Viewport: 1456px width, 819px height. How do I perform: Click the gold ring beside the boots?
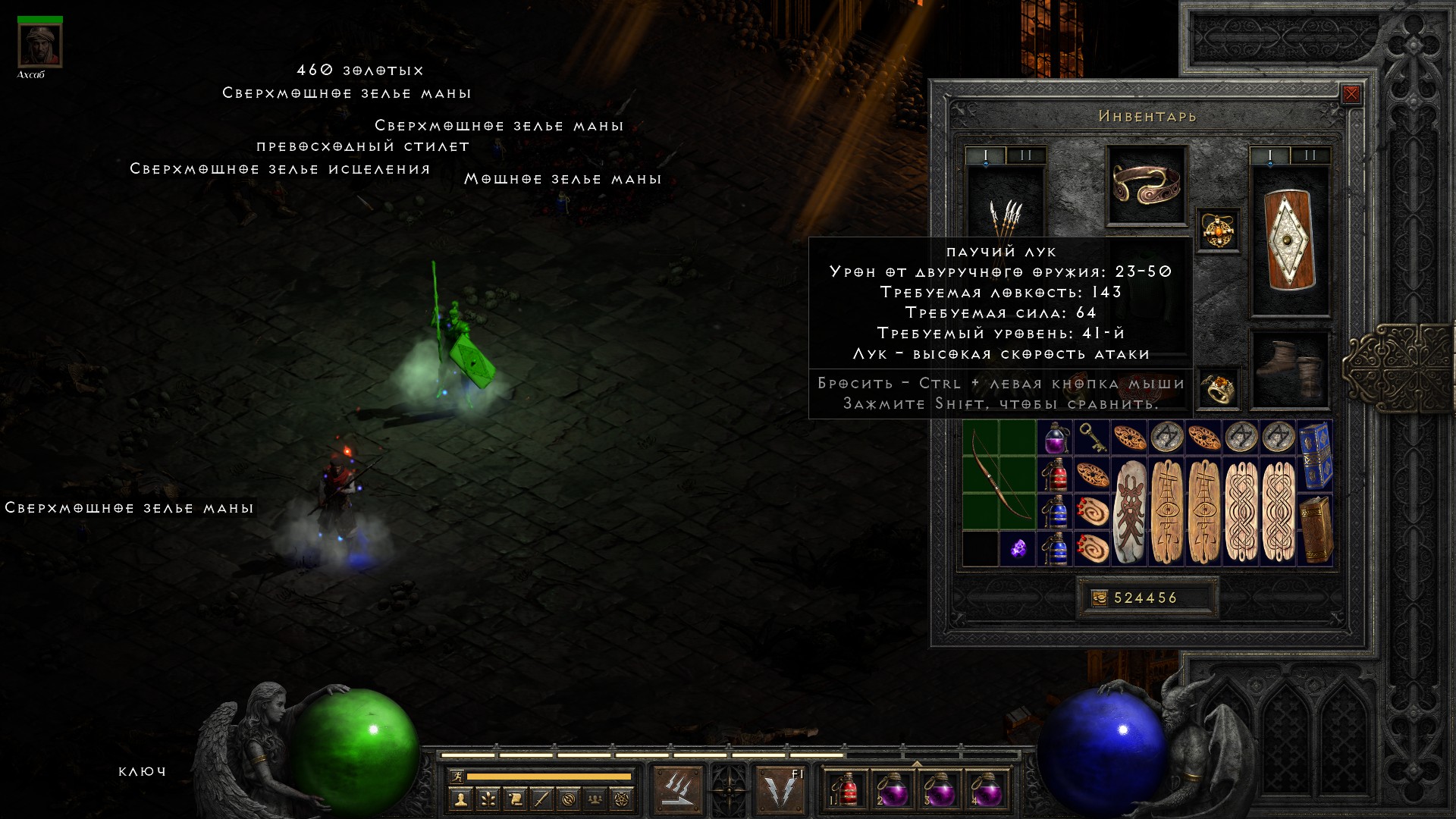(x=1218, y=389)
